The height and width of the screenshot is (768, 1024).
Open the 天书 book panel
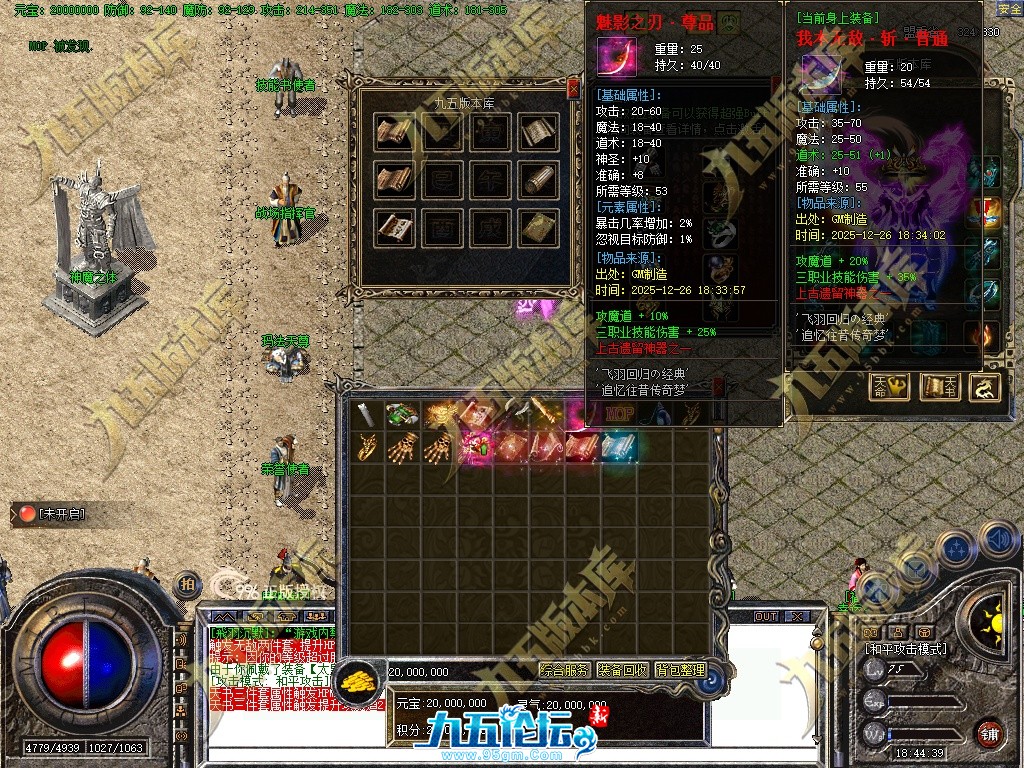(x=940, y=387)
